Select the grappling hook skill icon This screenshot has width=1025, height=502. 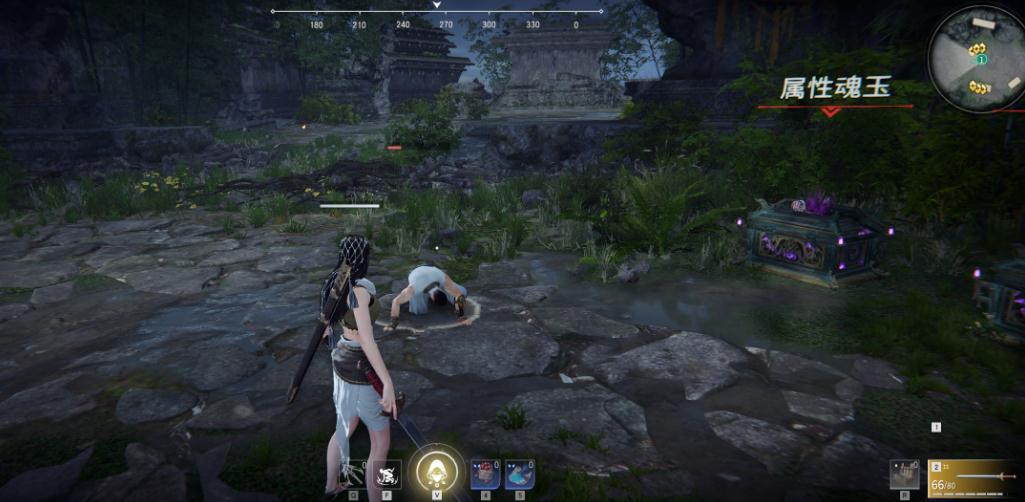[355, 473]
